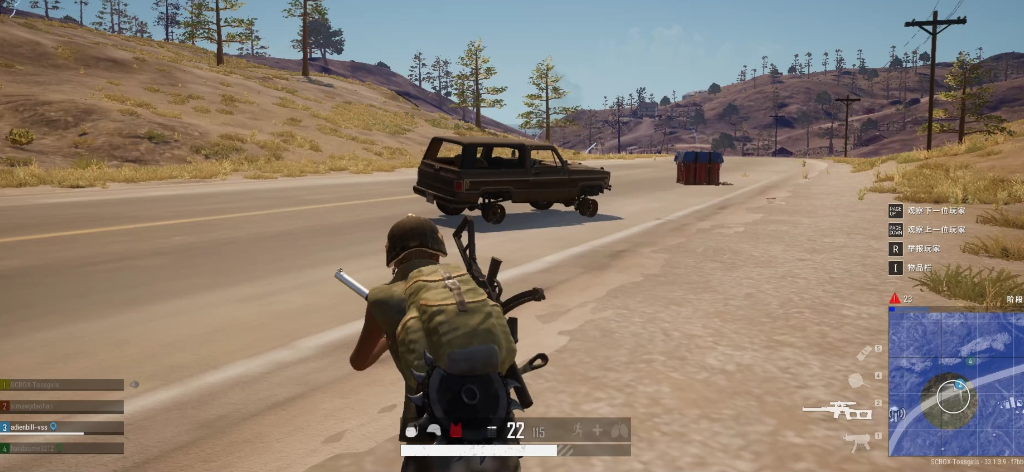Select teammate SCBOX-Tossgirls in the squad list
1024x472 pixels.
point(62,385)
